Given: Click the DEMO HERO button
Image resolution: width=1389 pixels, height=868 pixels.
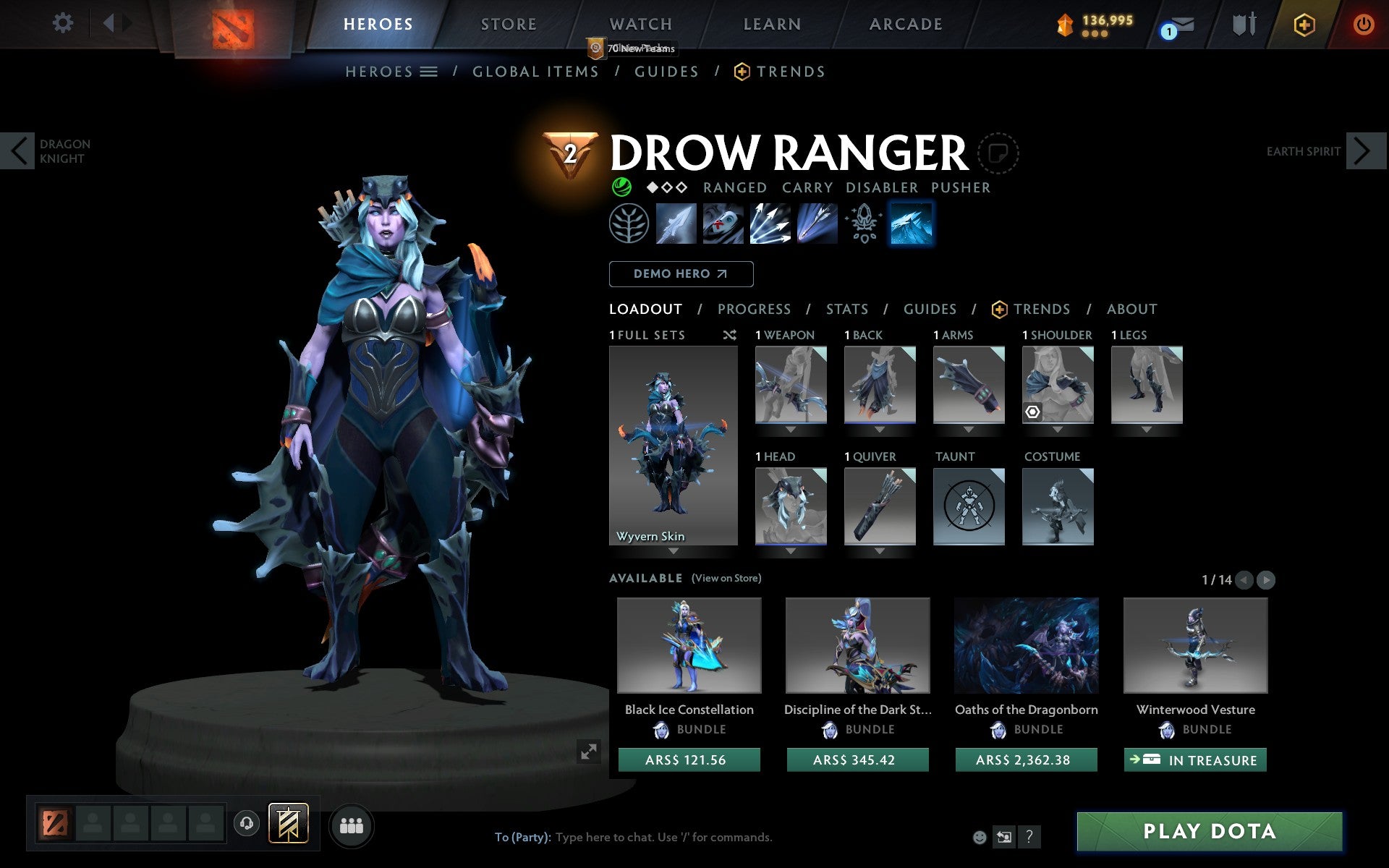Looking at the screenshot, I should 681,274.
